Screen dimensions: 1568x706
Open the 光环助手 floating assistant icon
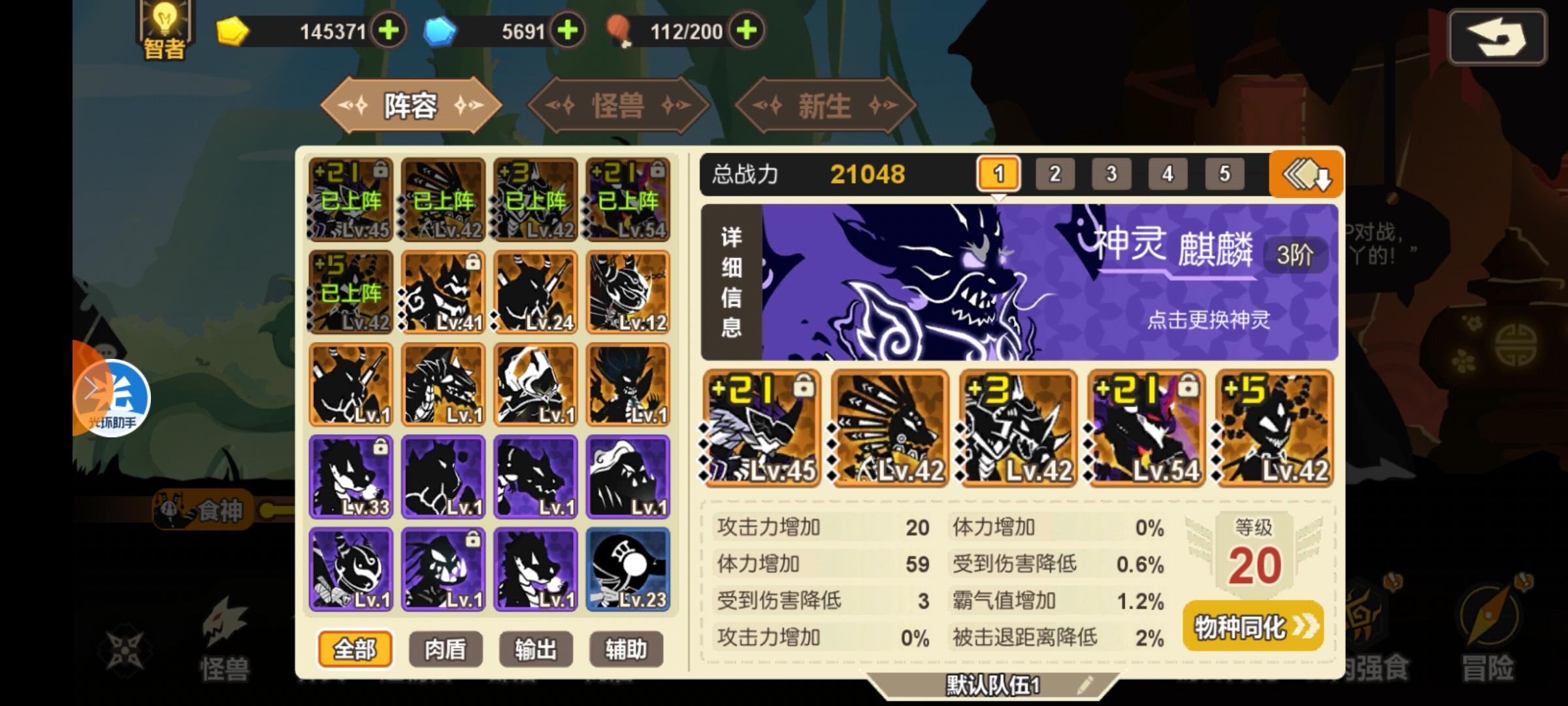(x=111, y=399)
